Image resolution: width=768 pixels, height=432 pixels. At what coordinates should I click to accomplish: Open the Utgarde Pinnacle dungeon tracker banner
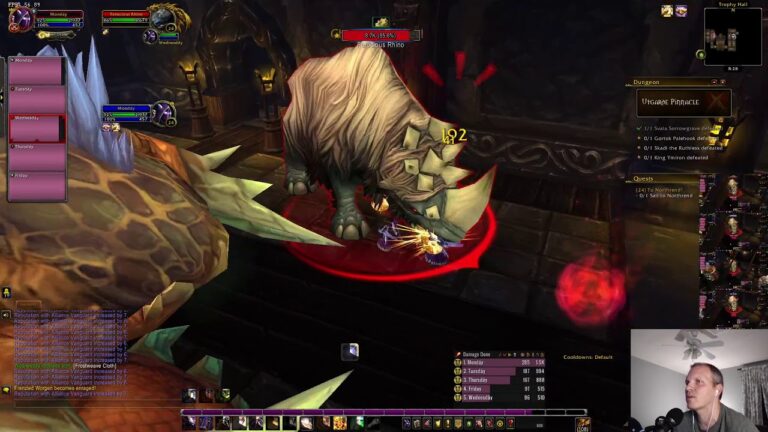point(683,102)
